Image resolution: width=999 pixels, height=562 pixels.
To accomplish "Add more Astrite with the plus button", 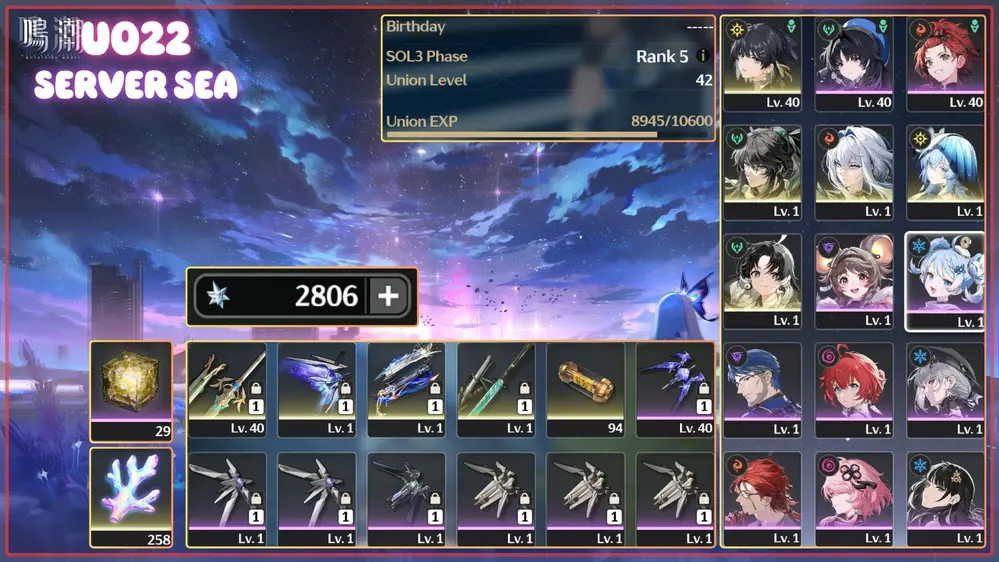I will pyautogui.click(x=388, y=296).
